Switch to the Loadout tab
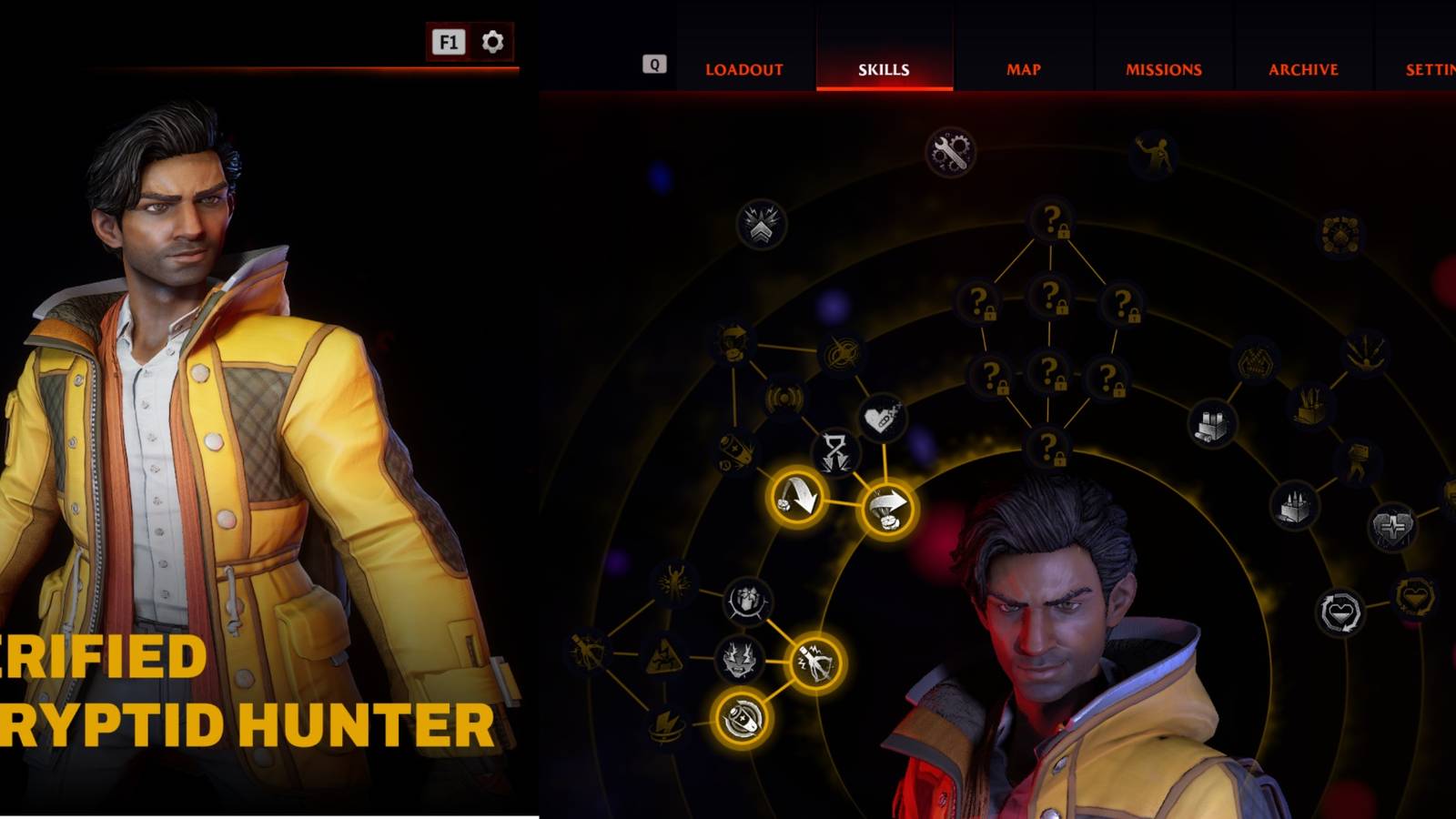 pos(743,69)
